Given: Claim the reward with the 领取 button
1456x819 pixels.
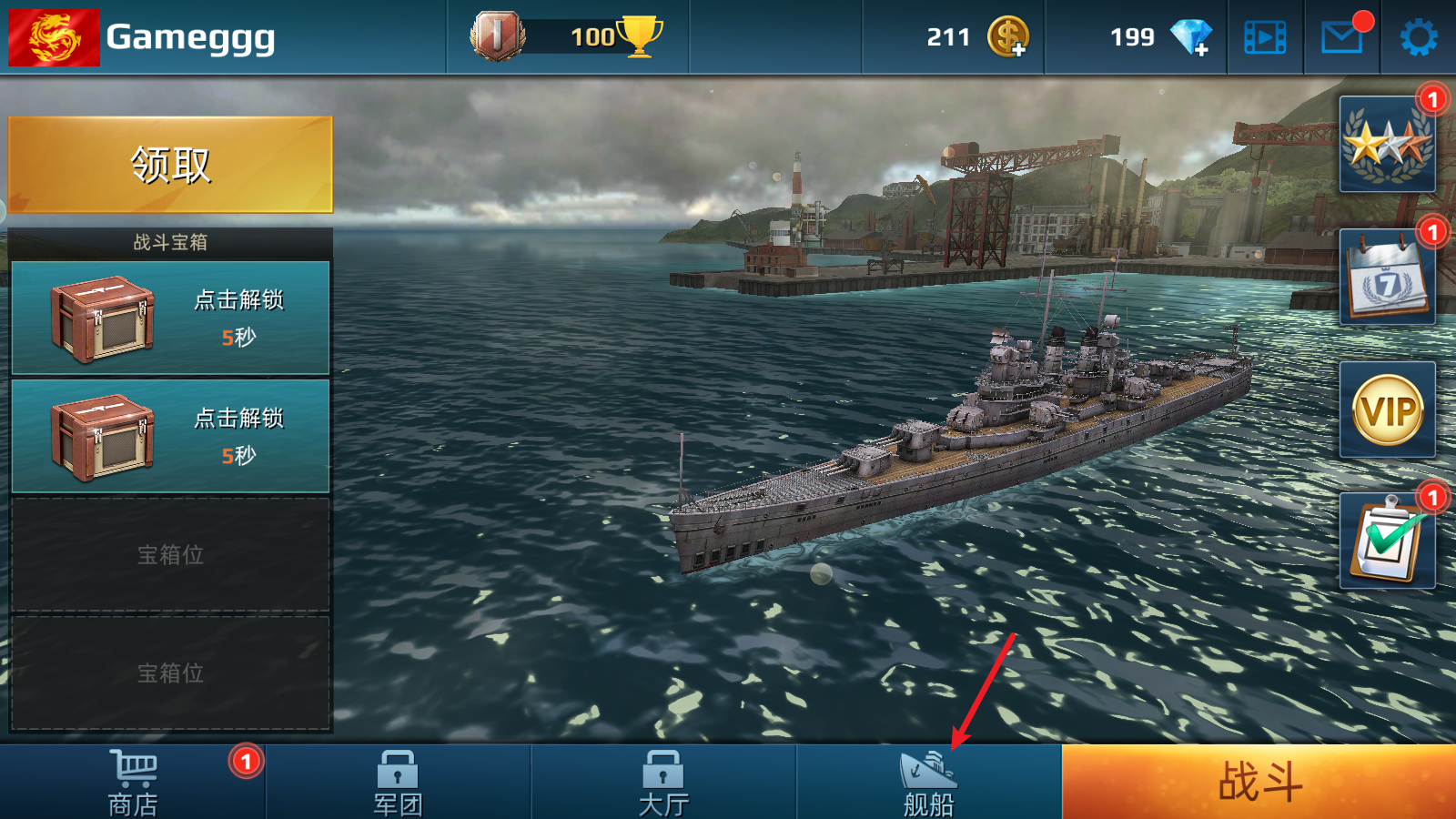Looking at the screenshot, I should (170, 165).
